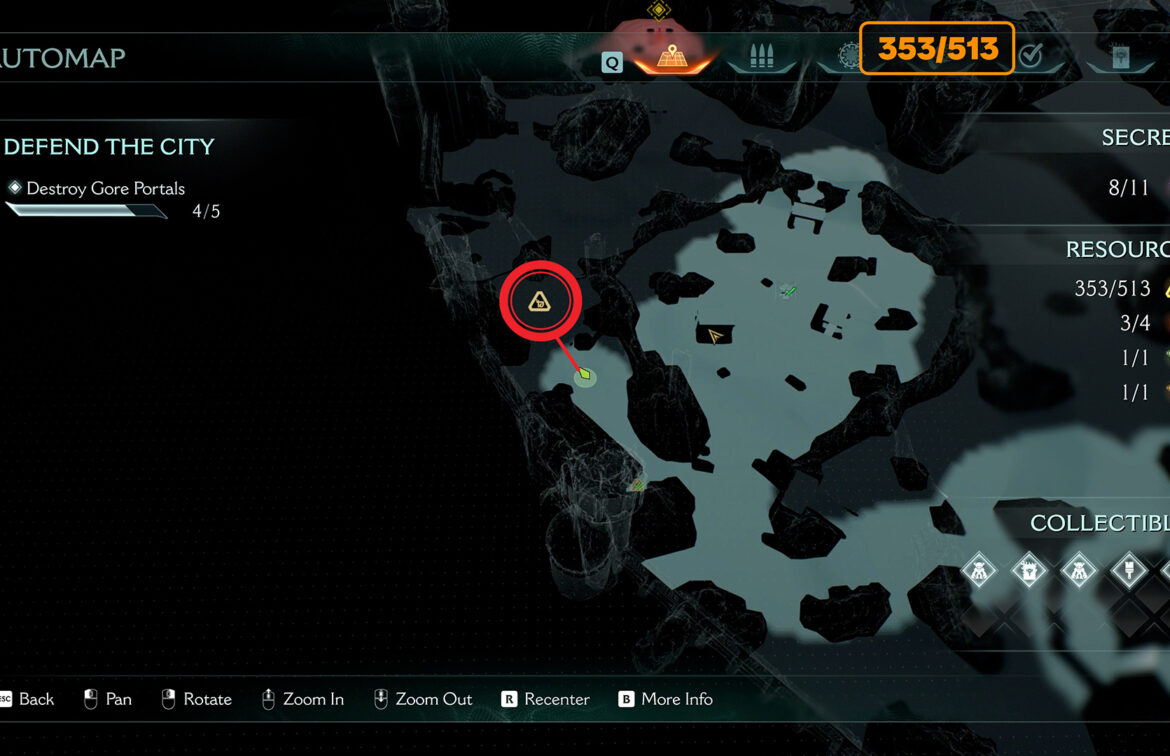Select the Destroy Gore Portals objective
Image resolution: width=1170 pixels, height=756 pixels.
point(105,189)
